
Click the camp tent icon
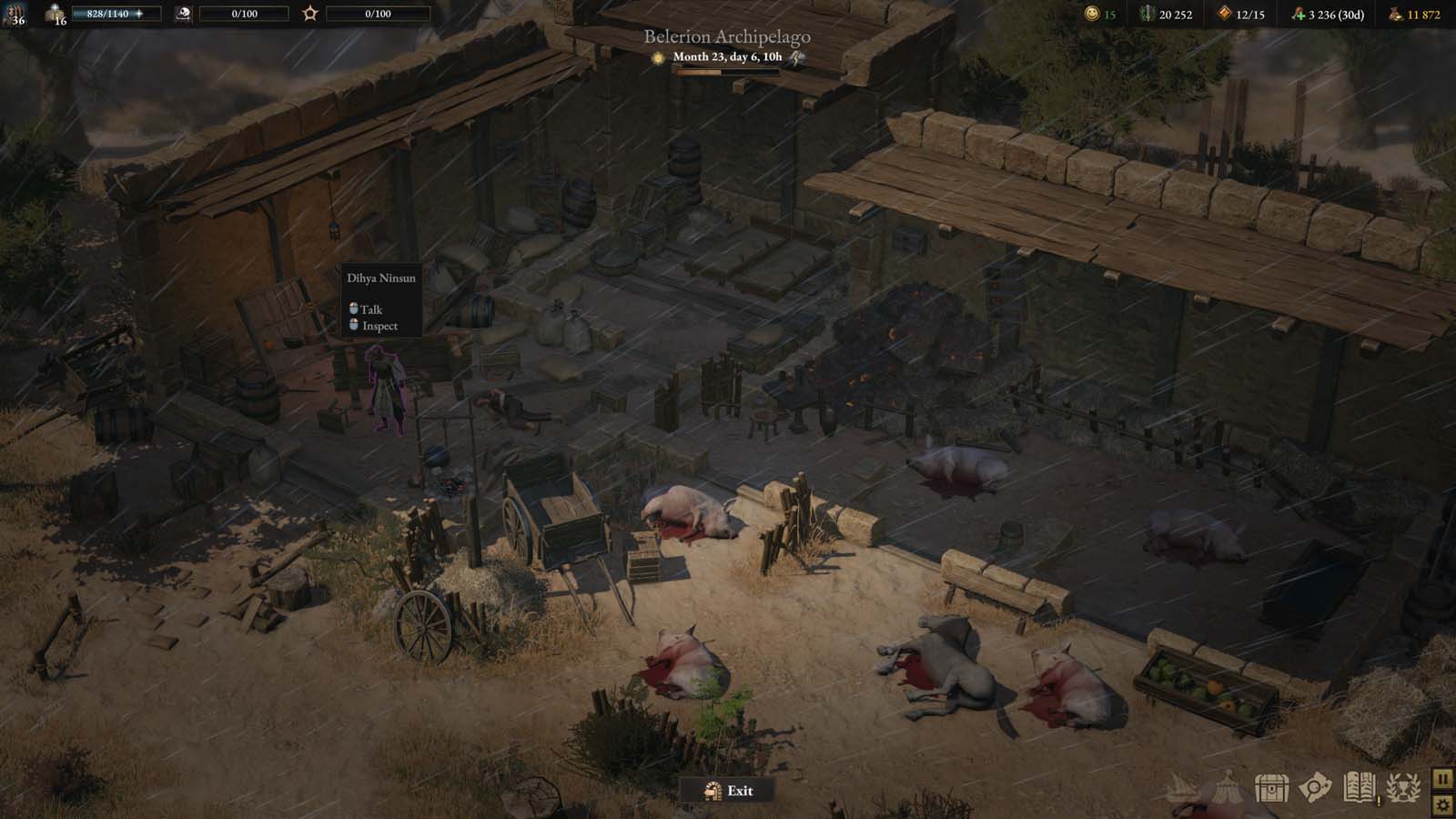tap(1228, 786)
